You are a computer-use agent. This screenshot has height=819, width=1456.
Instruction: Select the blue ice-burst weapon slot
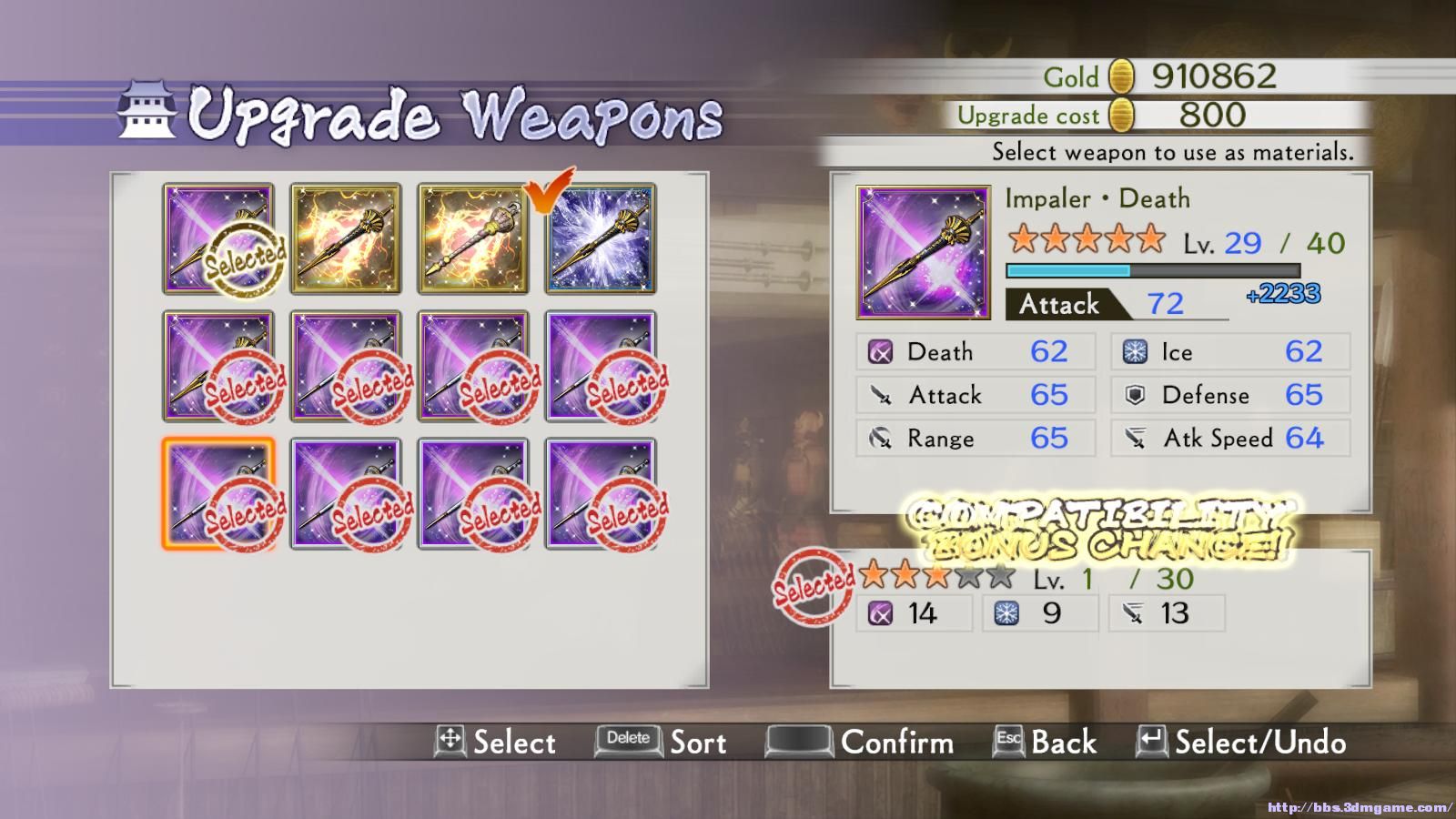click(601, 239)
